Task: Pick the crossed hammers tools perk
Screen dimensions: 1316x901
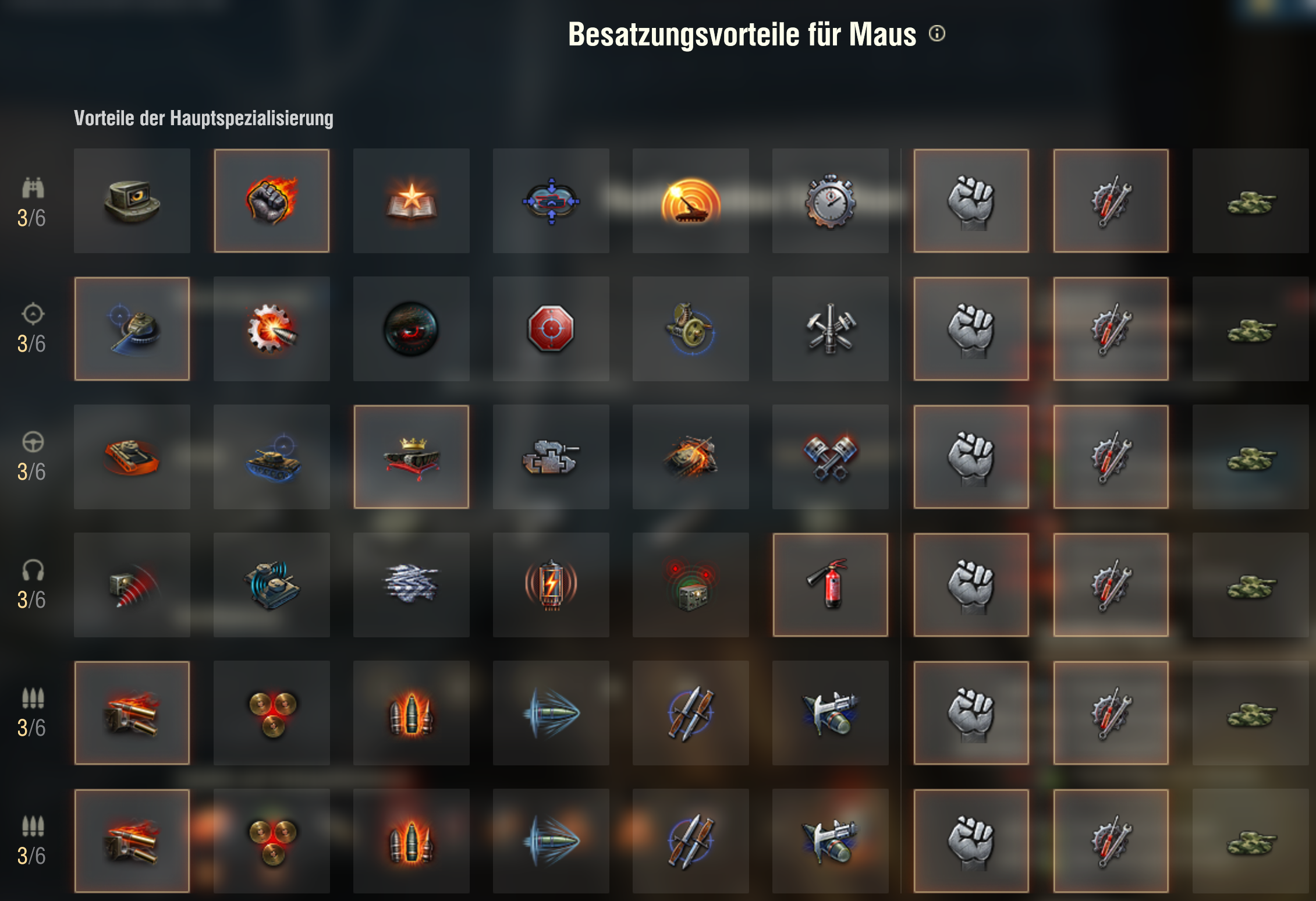Action: (831, 329)
